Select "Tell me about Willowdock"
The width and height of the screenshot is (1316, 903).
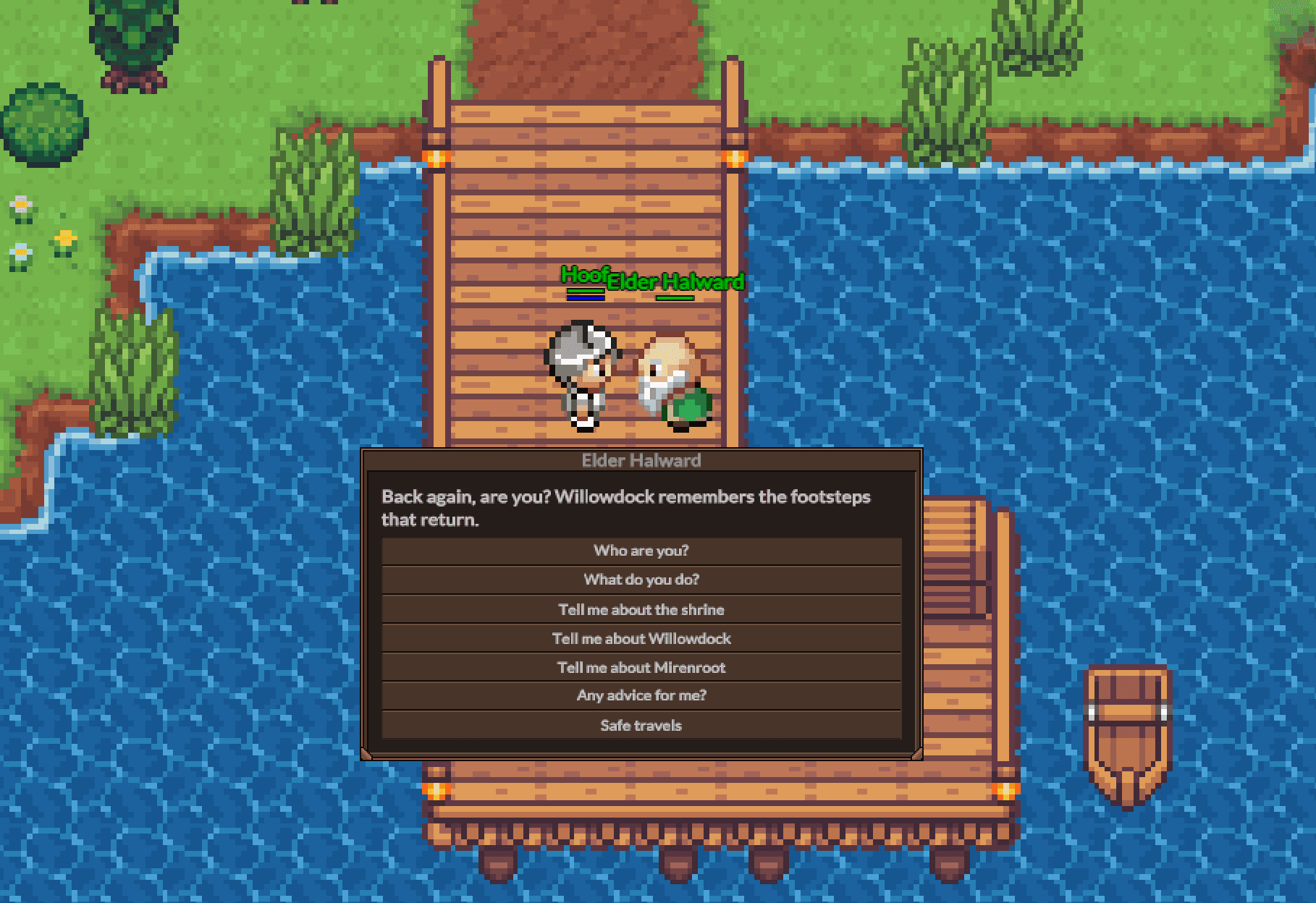pos(641,638)
